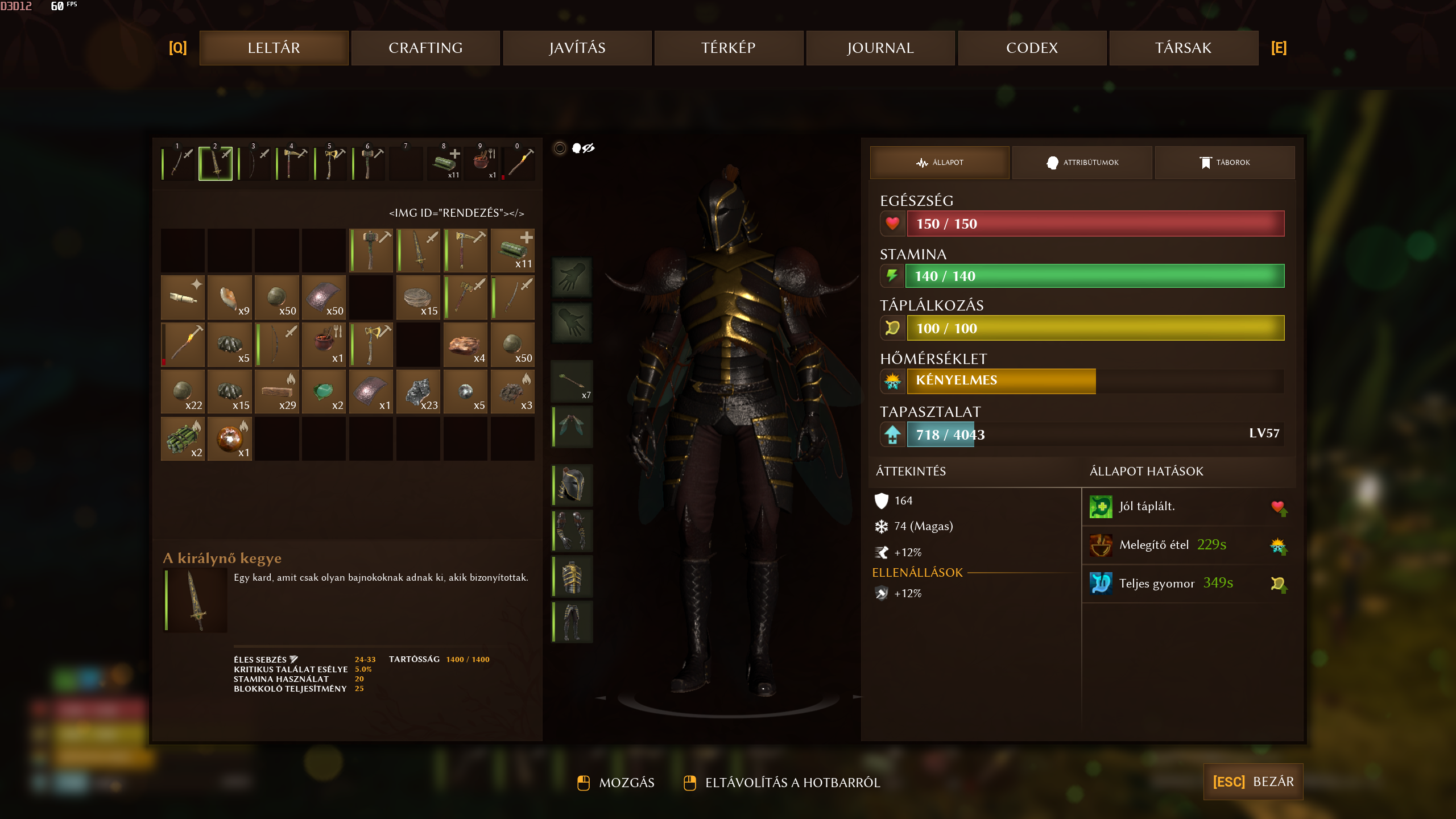Open the Codex tab

click(1032, 48)
